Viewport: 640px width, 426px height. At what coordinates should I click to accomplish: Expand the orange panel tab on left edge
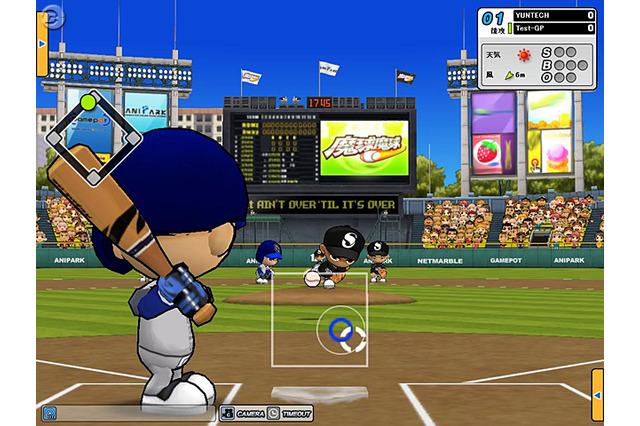pos(42,44)
